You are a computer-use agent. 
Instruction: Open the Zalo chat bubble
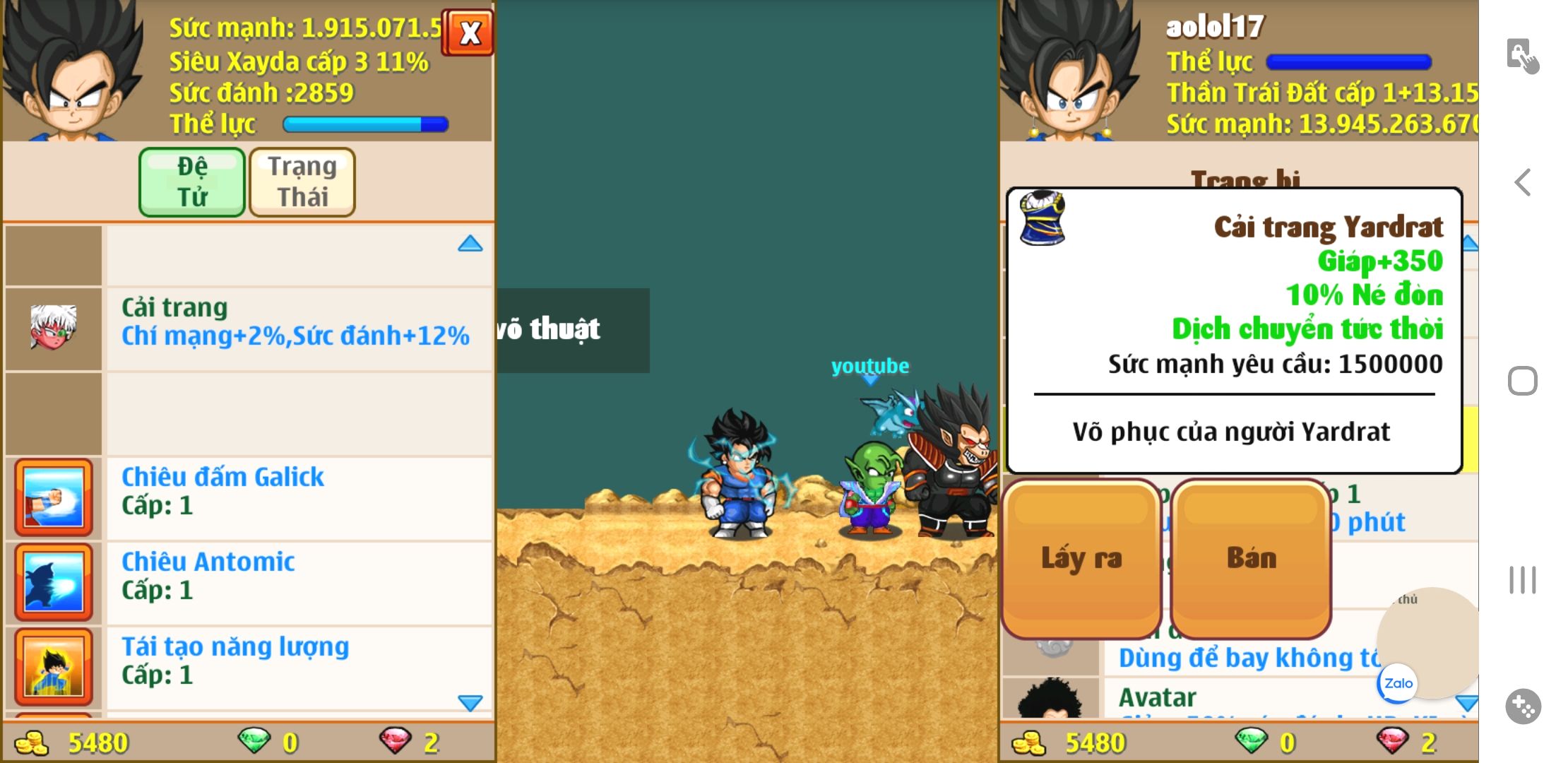(1398, 683)
